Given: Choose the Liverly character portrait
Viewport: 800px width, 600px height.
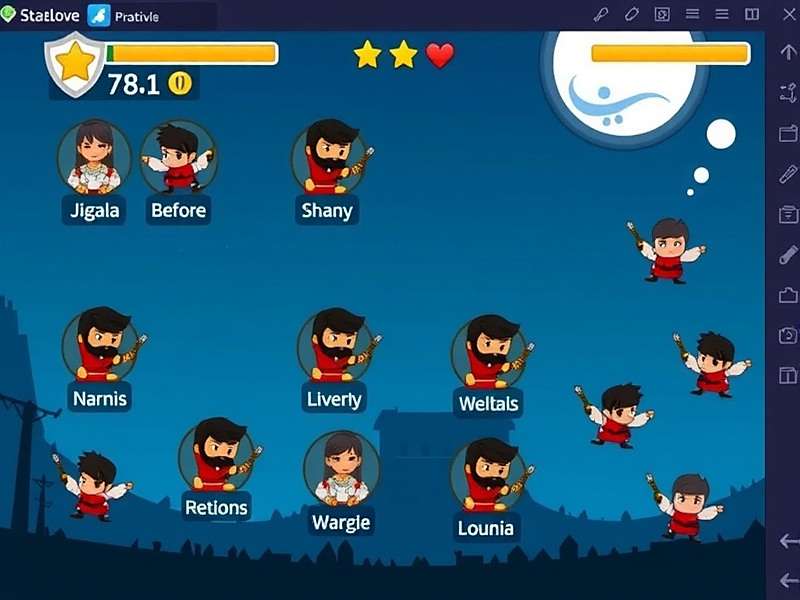Looking at the screenshot, I should (334, 346).
